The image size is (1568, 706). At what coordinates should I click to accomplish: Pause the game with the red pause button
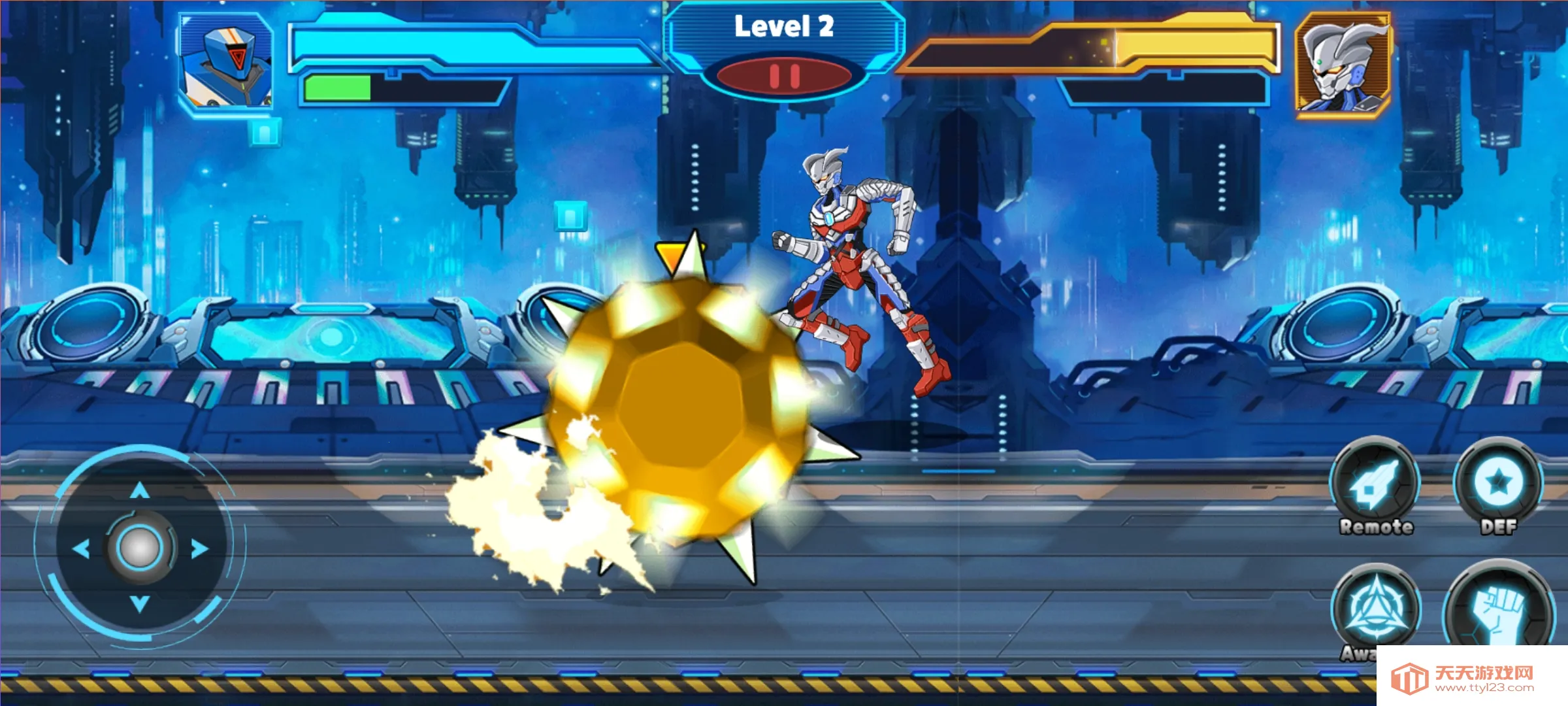click(784, 76)
